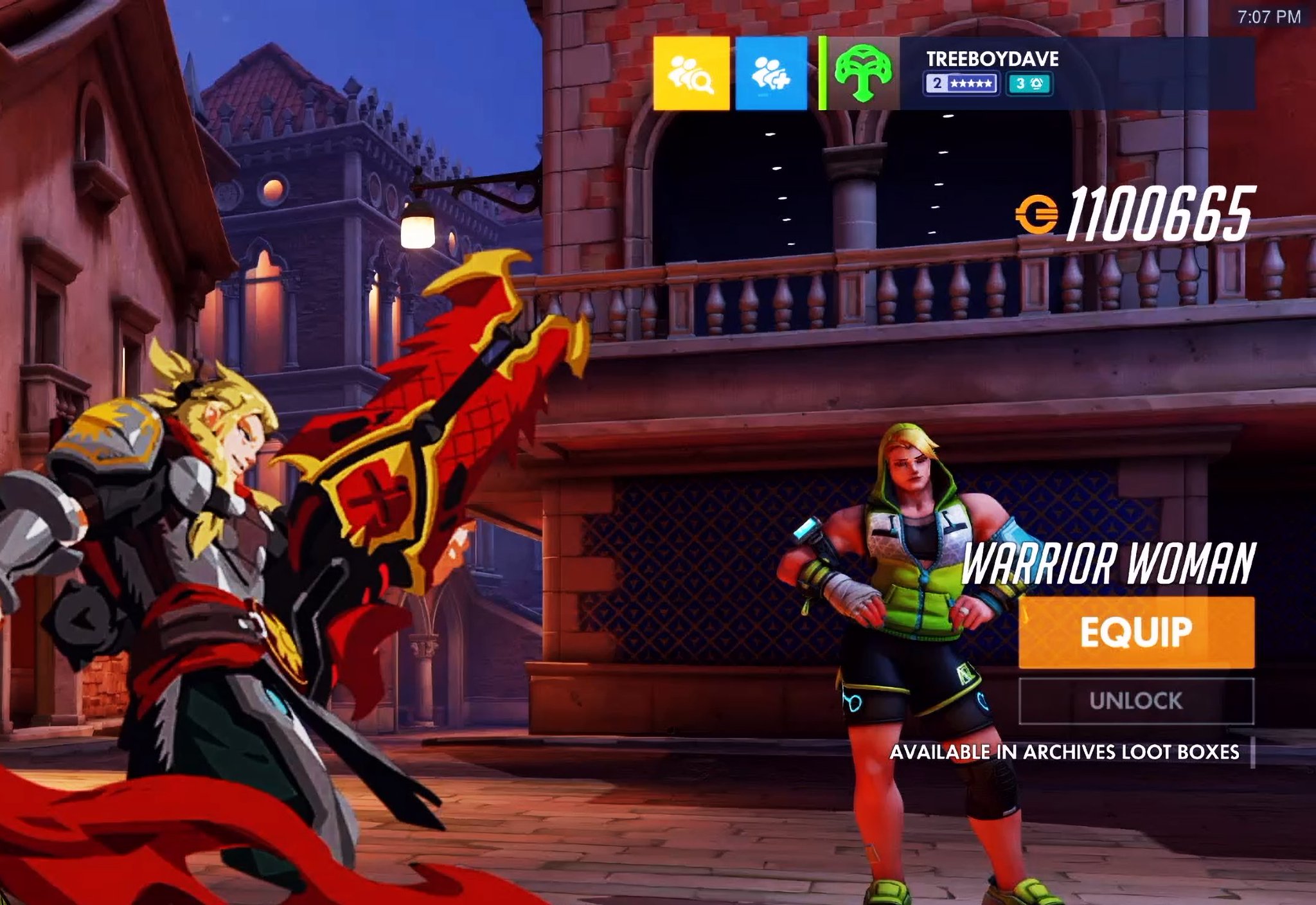Viewport: 1316px width, 905px height.
Task: Click the teal endorsement level 3 badge
Action: 1028,84
